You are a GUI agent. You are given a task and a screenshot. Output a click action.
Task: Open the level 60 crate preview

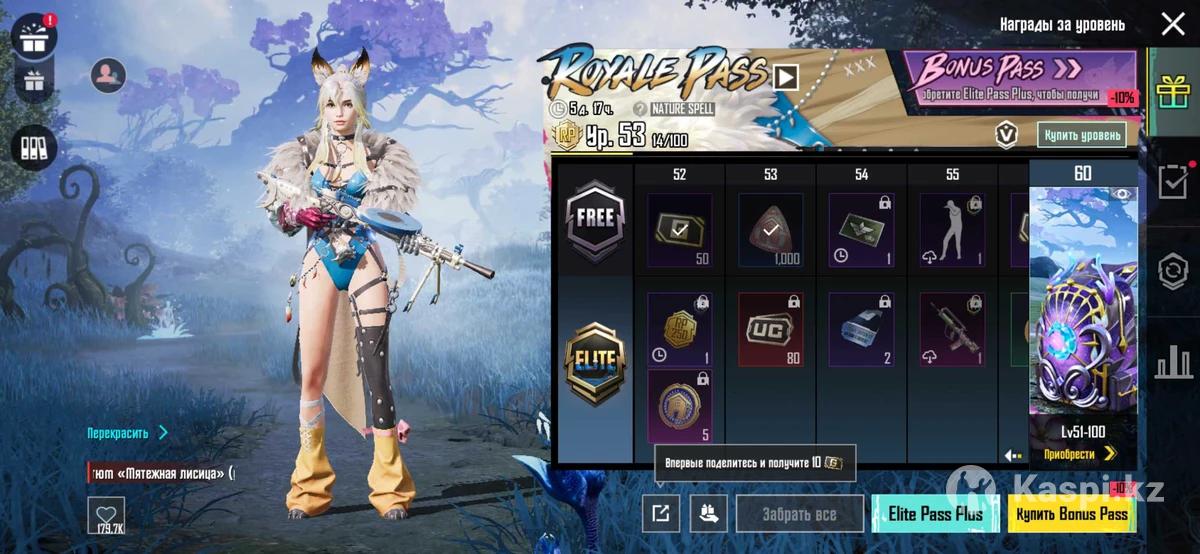1083,300
